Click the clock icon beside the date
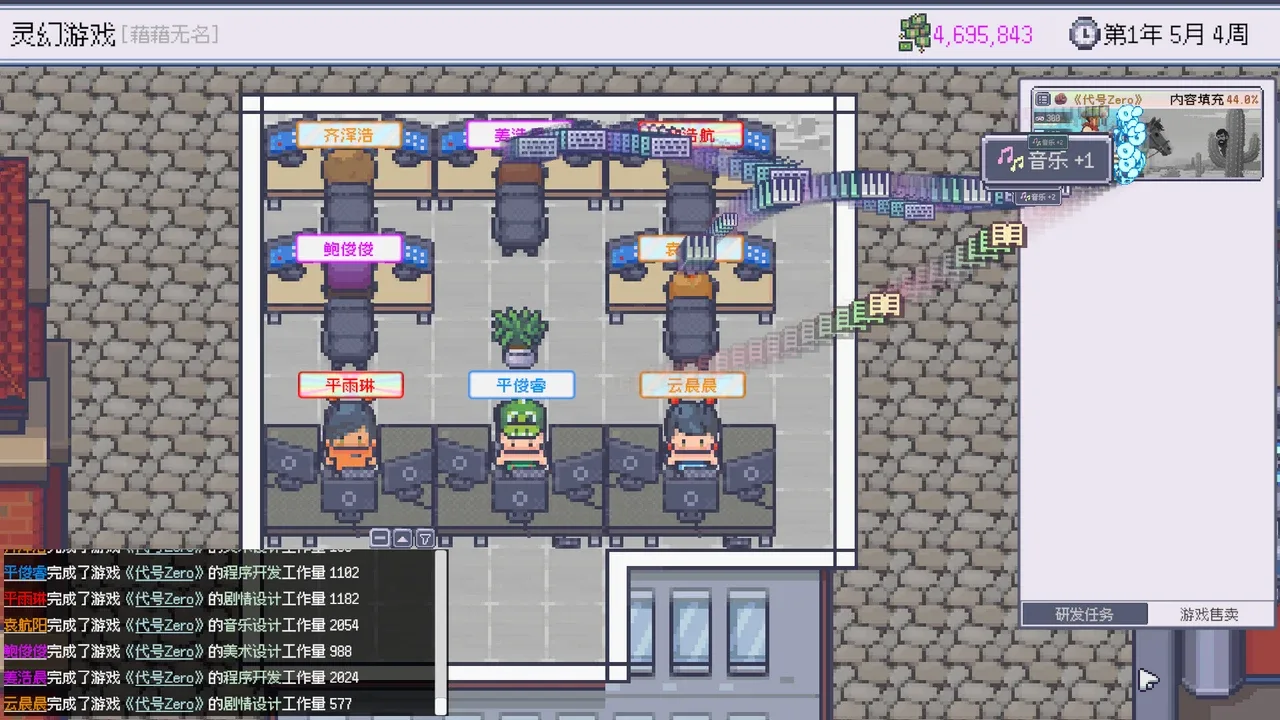Image resolution: width=1280 pixels, height=720 pixels. click(1083, 35)
